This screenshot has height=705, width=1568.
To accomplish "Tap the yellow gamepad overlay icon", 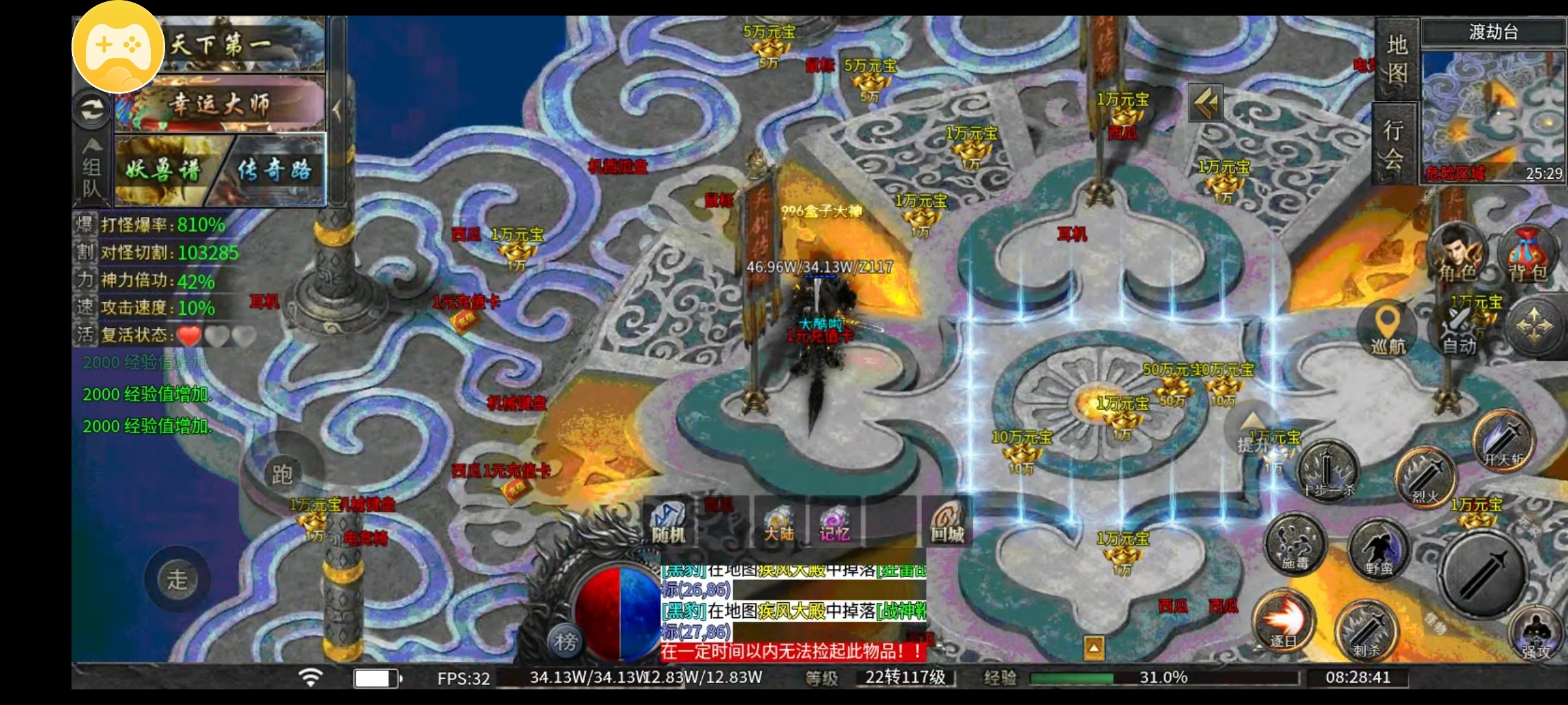I will (x=118, y=47).
